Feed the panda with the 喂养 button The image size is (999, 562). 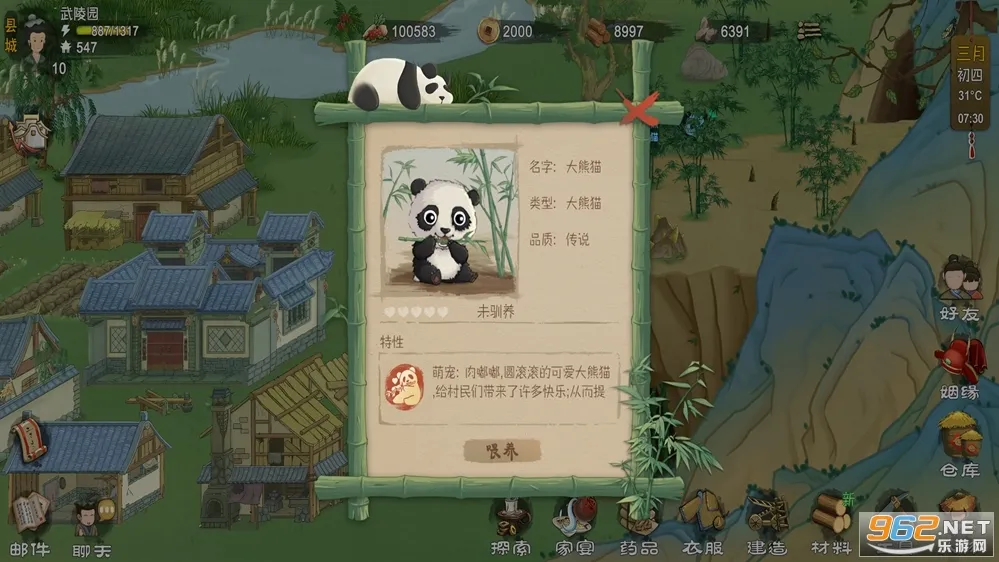(502, 451)
